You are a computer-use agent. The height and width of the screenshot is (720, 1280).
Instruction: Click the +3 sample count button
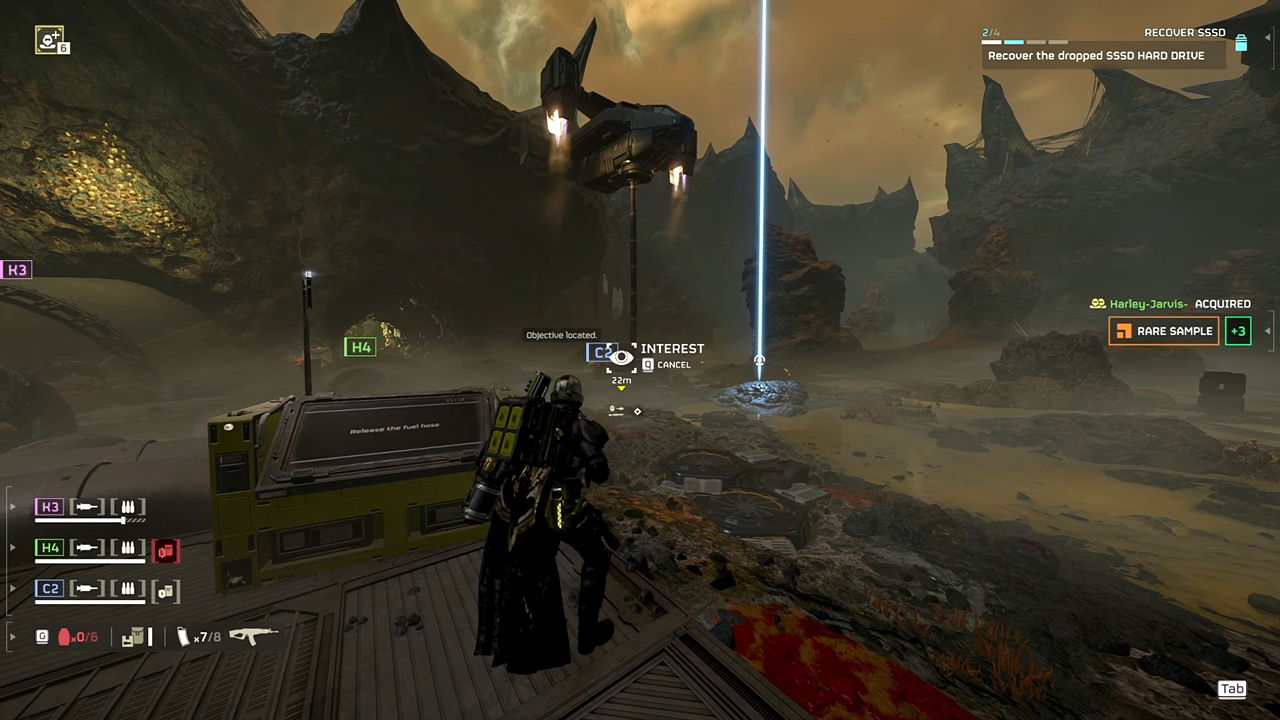[1238, 330]
